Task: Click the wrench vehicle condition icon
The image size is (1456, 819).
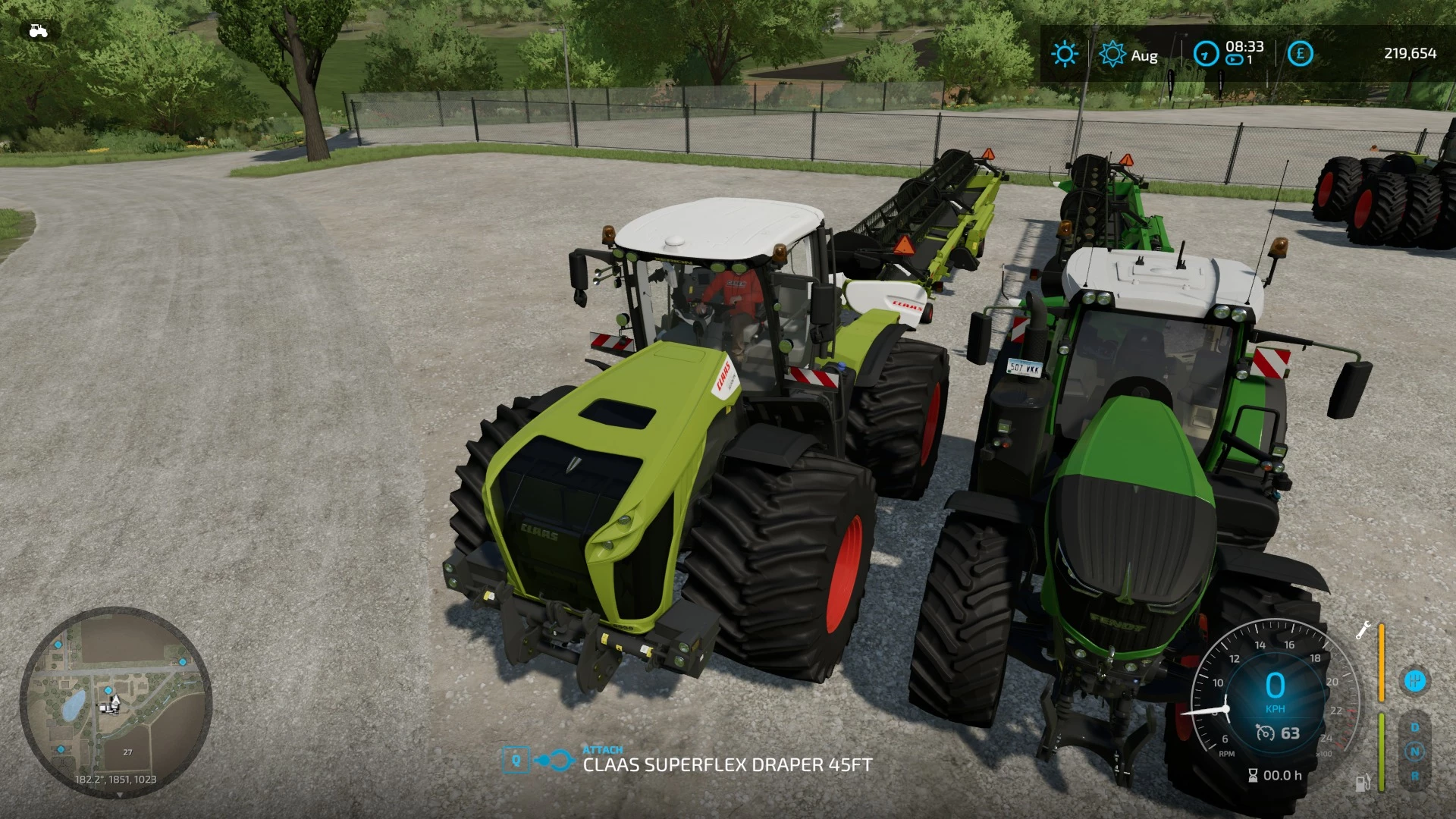Action: [1362, 632]
